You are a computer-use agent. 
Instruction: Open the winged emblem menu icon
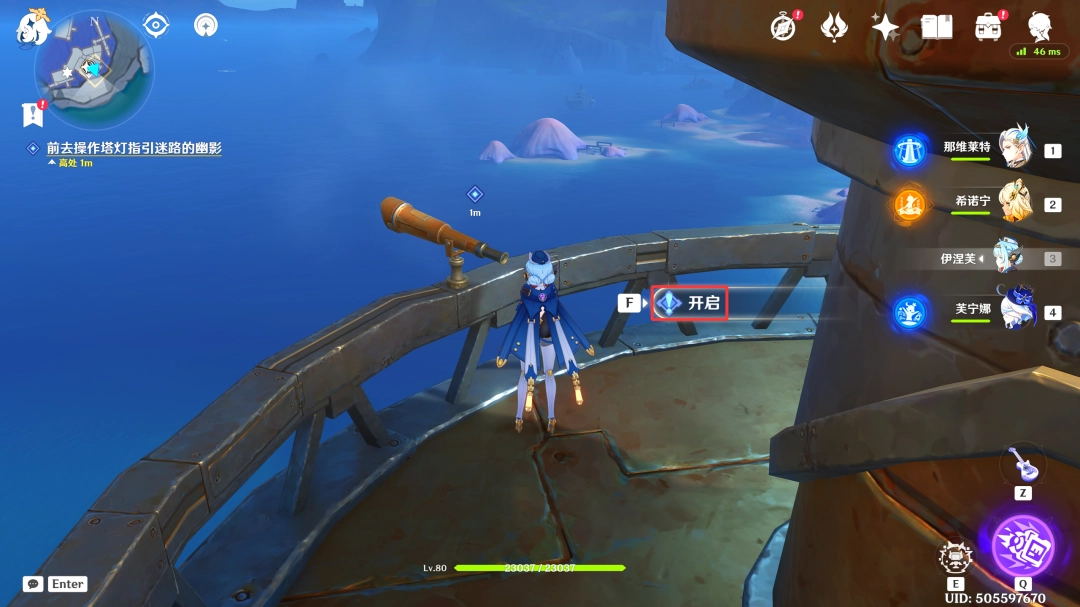[834, 27]
